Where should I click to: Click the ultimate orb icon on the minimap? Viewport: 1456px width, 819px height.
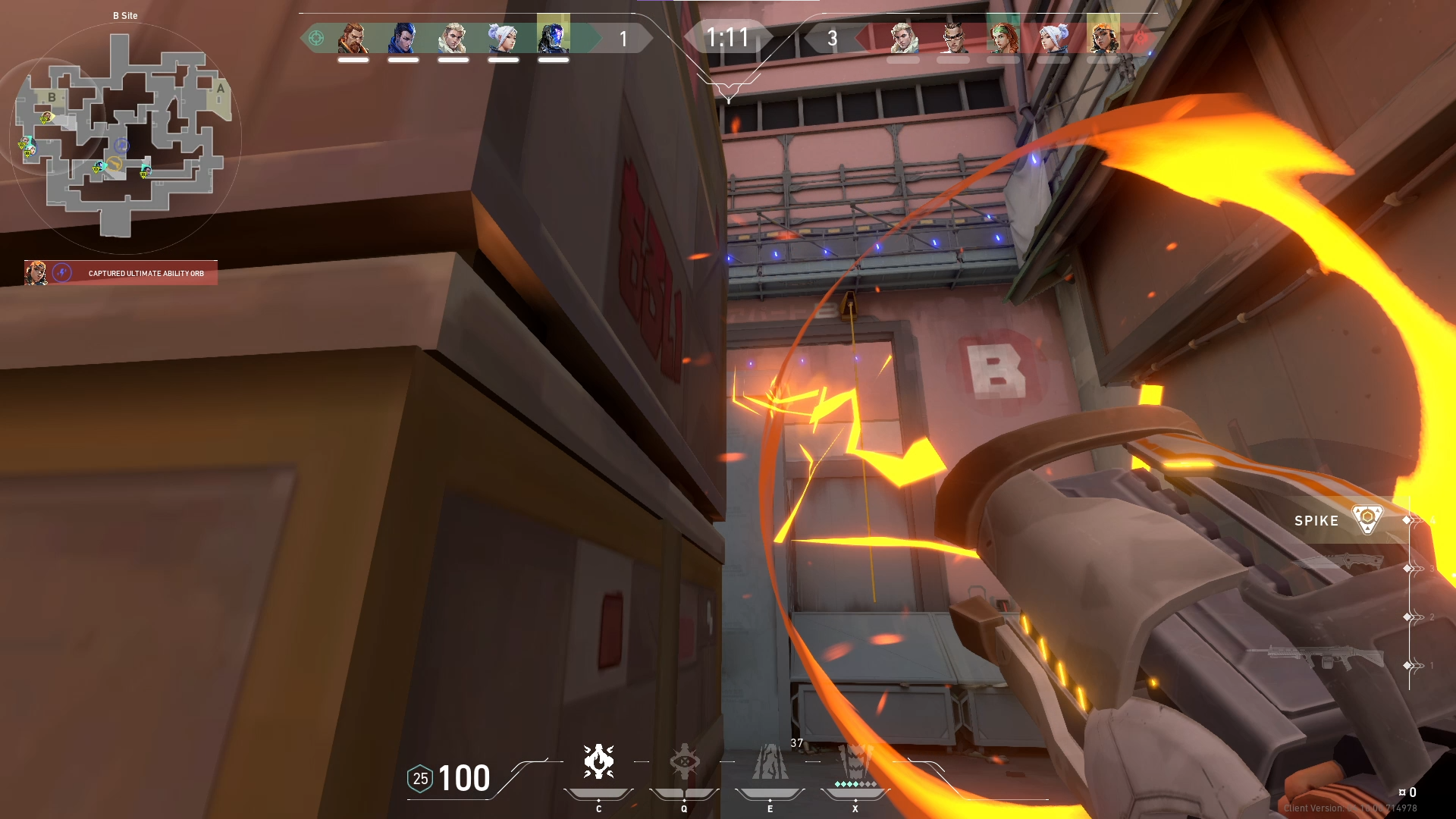pyautogui.click(x=122, y=146)
